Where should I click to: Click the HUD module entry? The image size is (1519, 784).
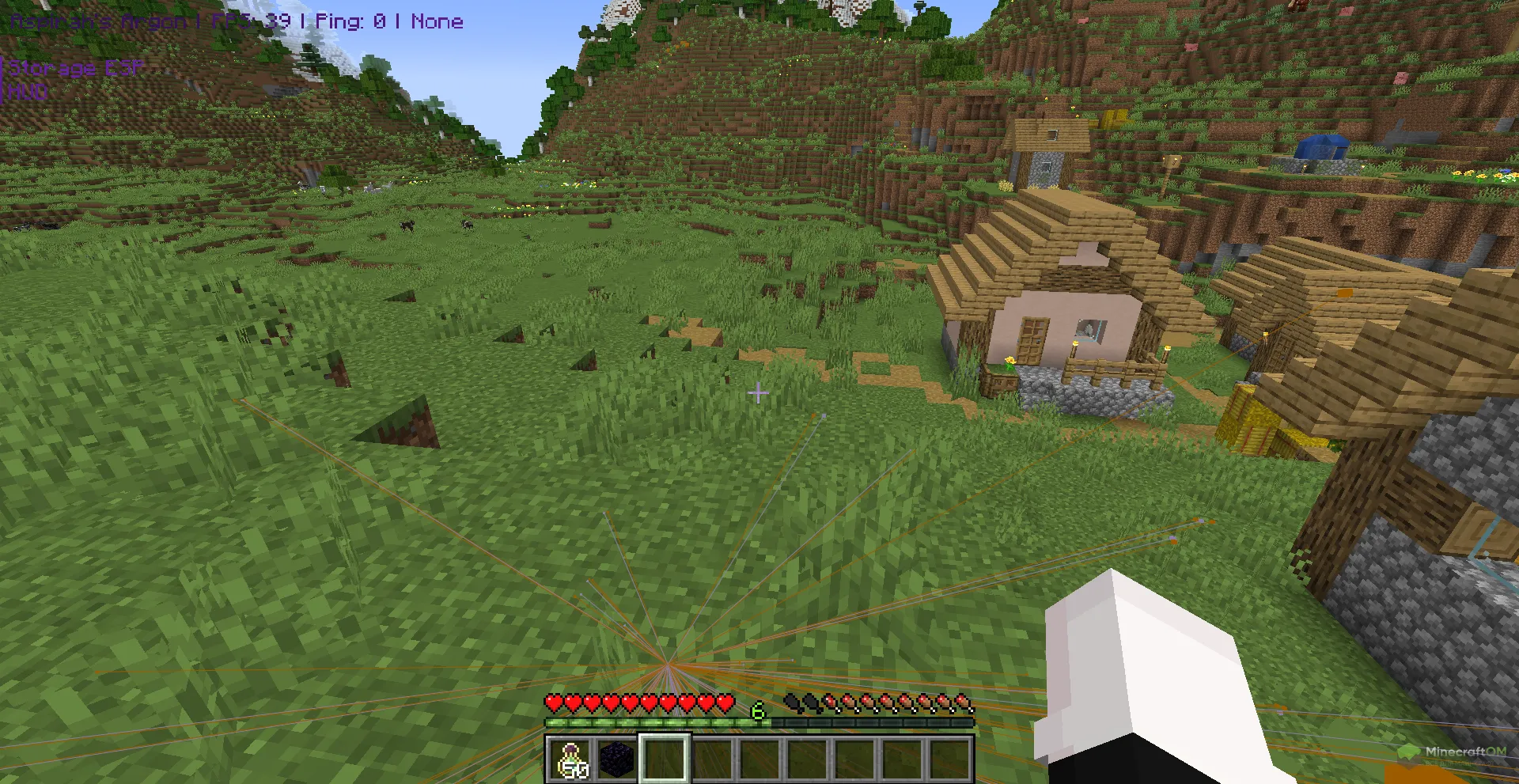click(x=28, y=92)
